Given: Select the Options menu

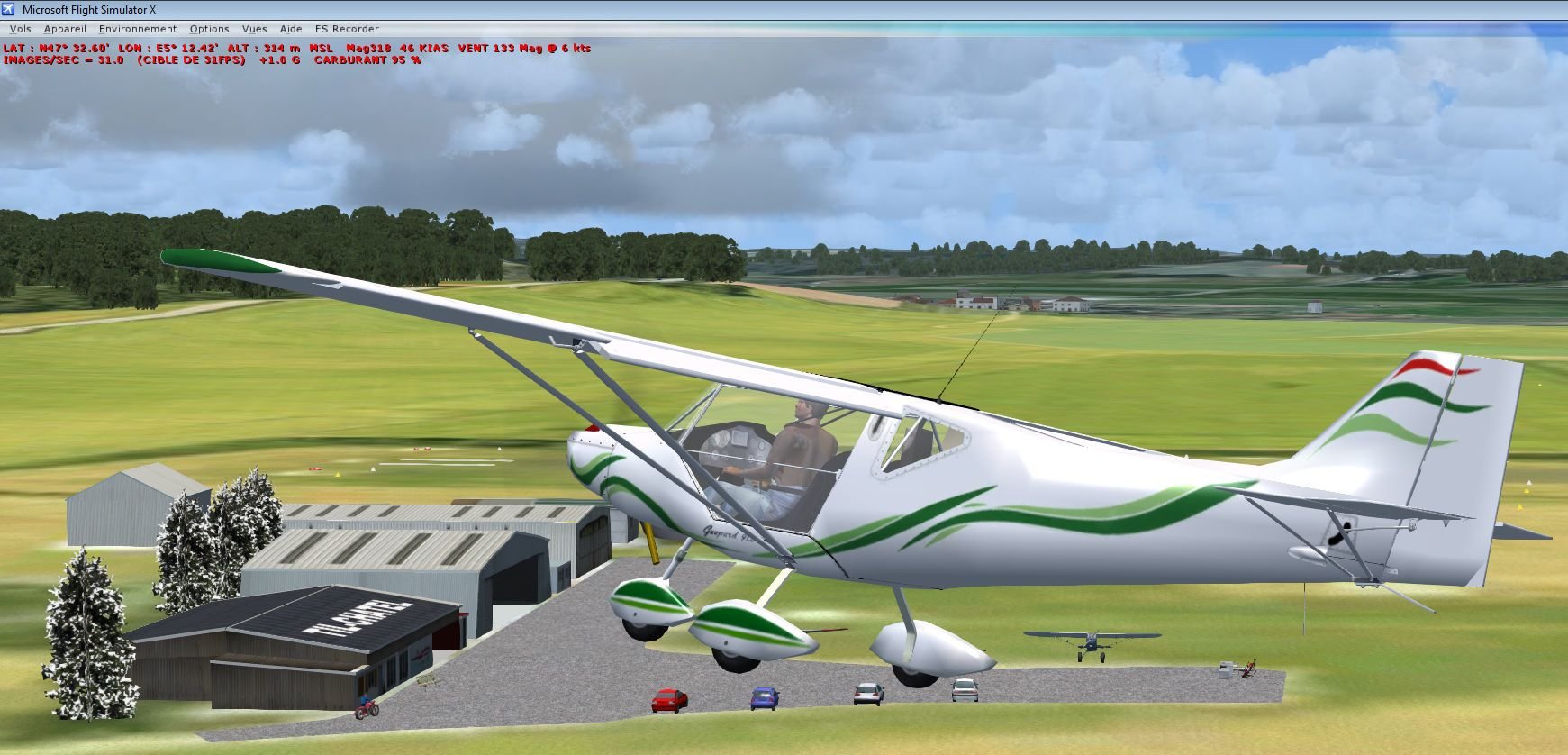Looking at the screenshot, I should point(209,29).
